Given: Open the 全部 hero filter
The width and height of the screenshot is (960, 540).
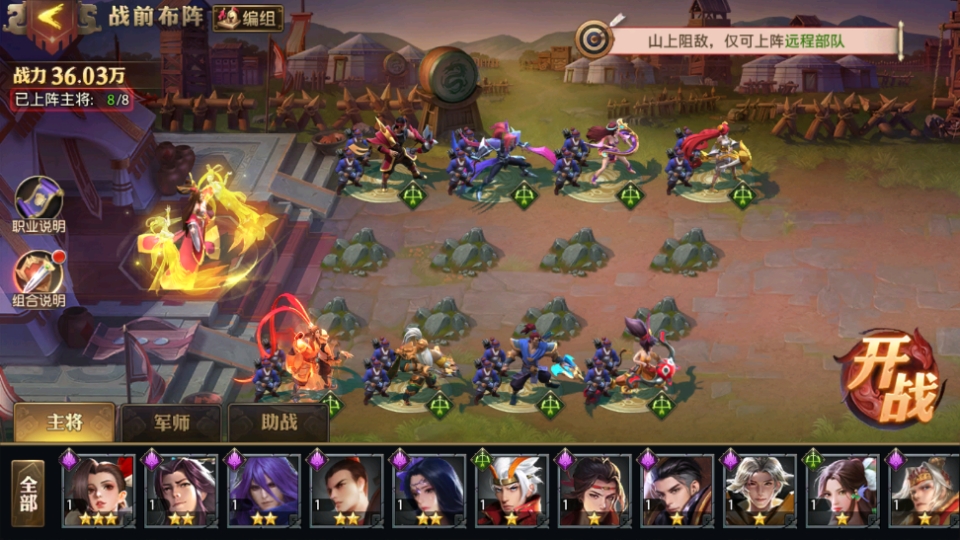Looking at the screenshot, I should [x=28, y=492].
